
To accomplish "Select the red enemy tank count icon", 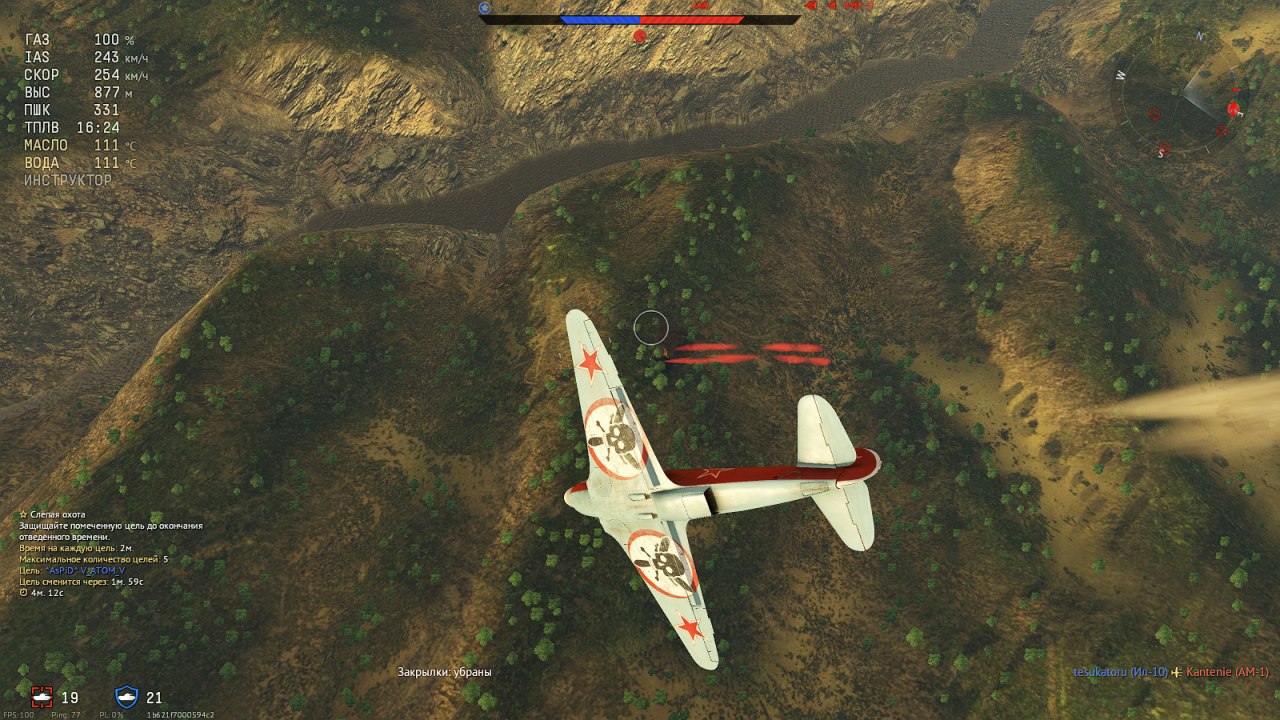I will point(42,697).
